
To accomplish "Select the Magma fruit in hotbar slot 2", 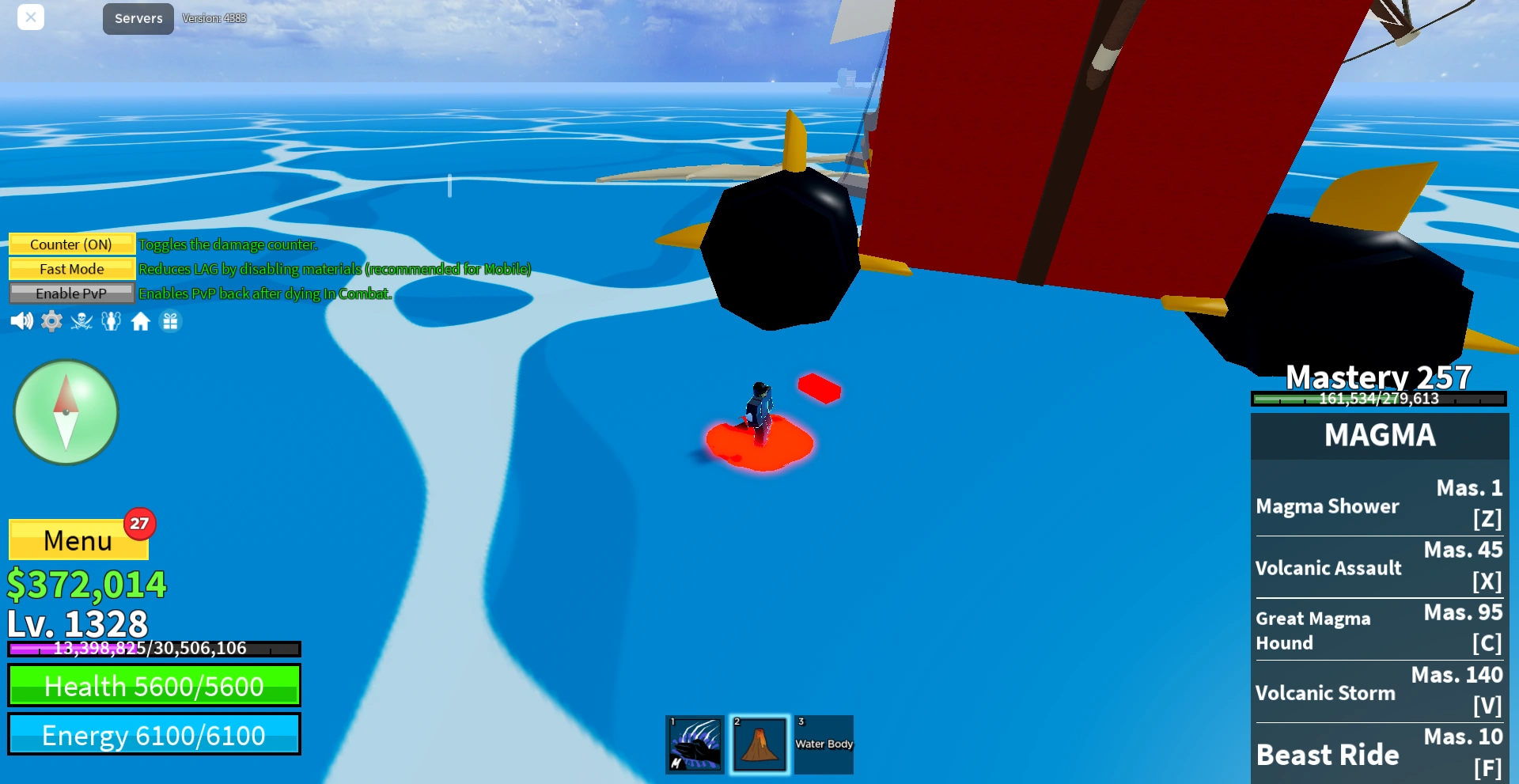I will tap(759, 744).
